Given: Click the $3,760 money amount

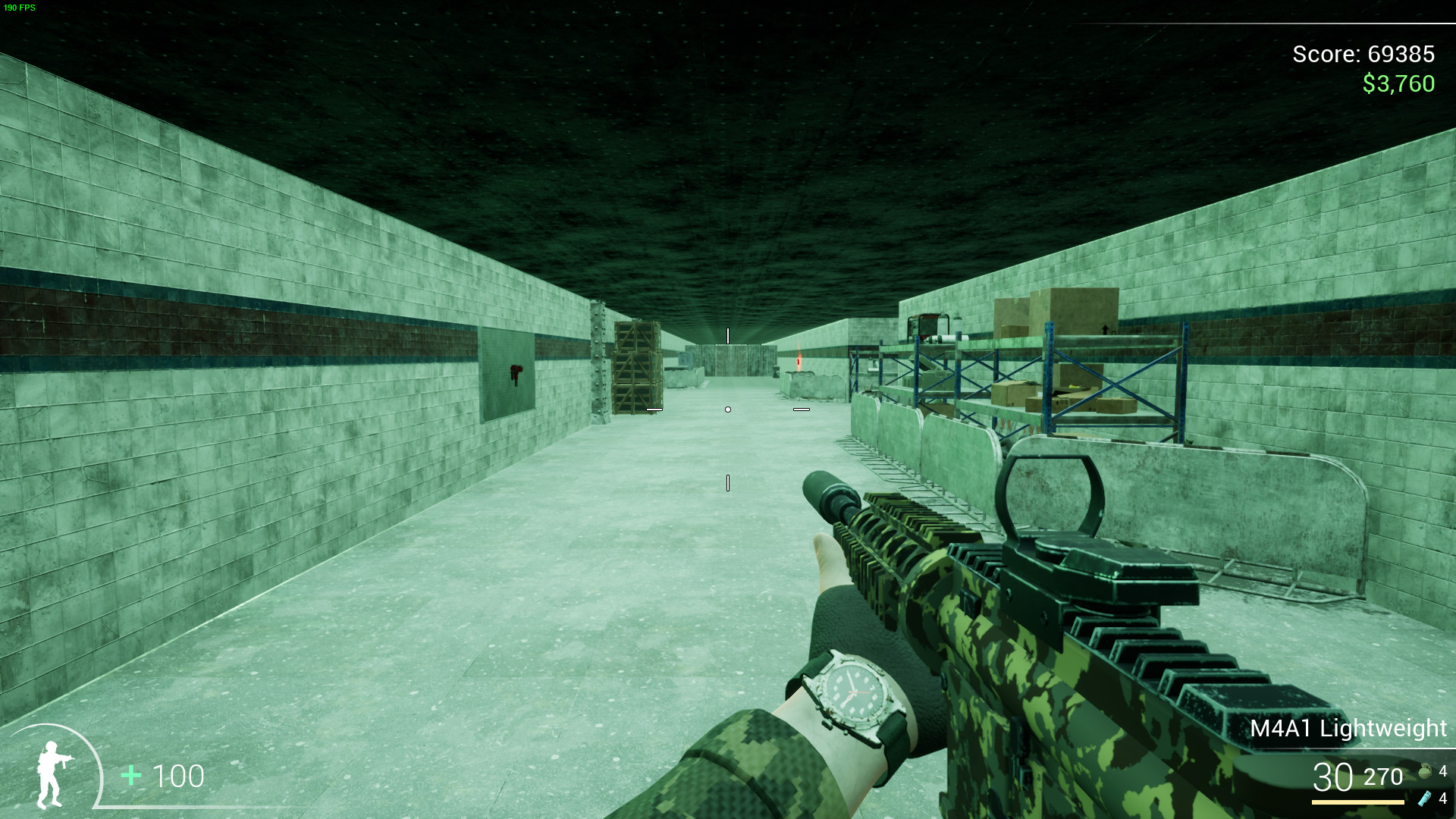Looking at the screenshot, I should coord(1398,83).
